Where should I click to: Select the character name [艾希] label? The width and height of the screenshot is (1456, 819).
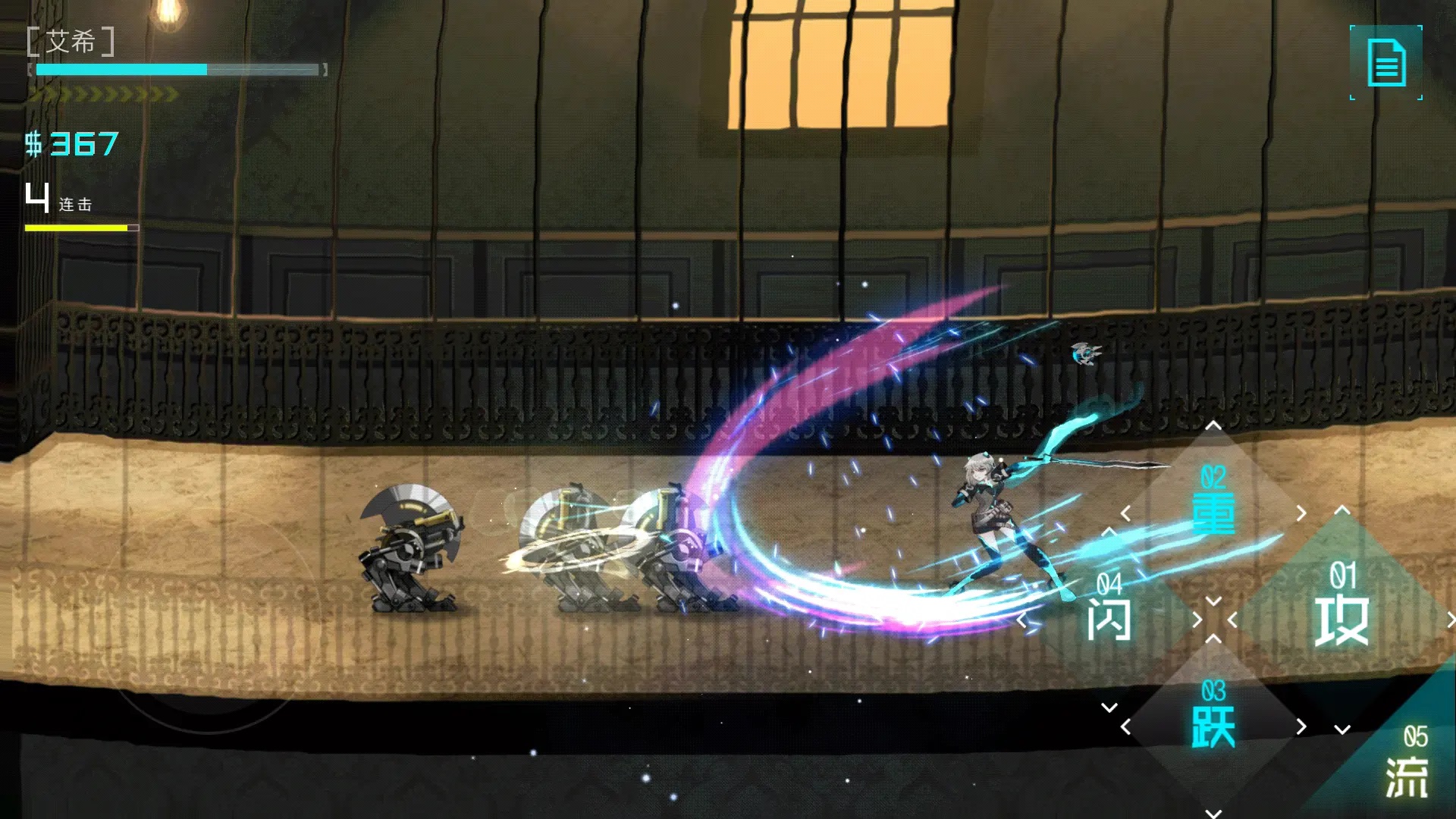[72, 43]
